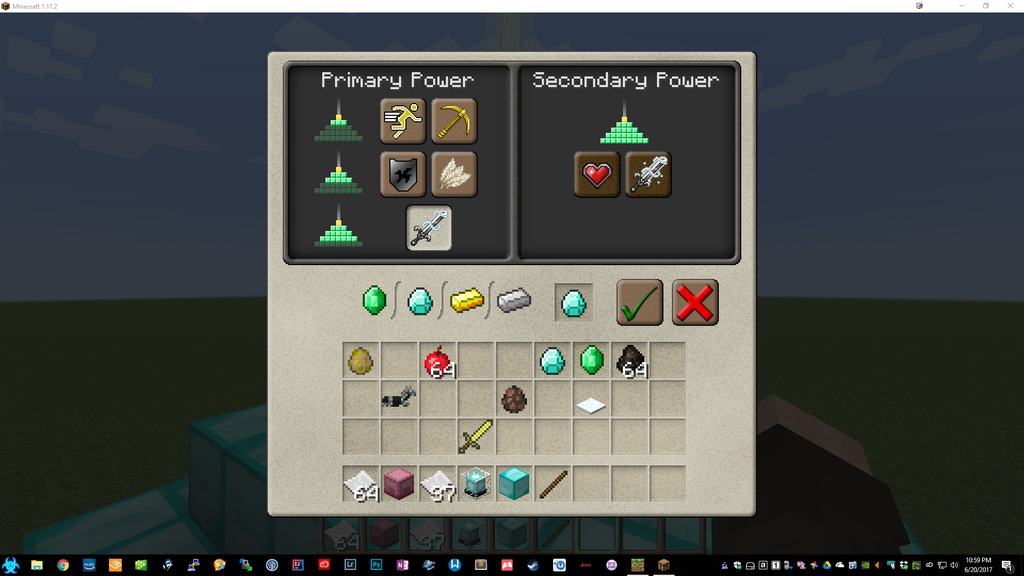Viewport: 1024px width, 576px height.
Task: Select the Speed primary power
Action: pos(403,120)
